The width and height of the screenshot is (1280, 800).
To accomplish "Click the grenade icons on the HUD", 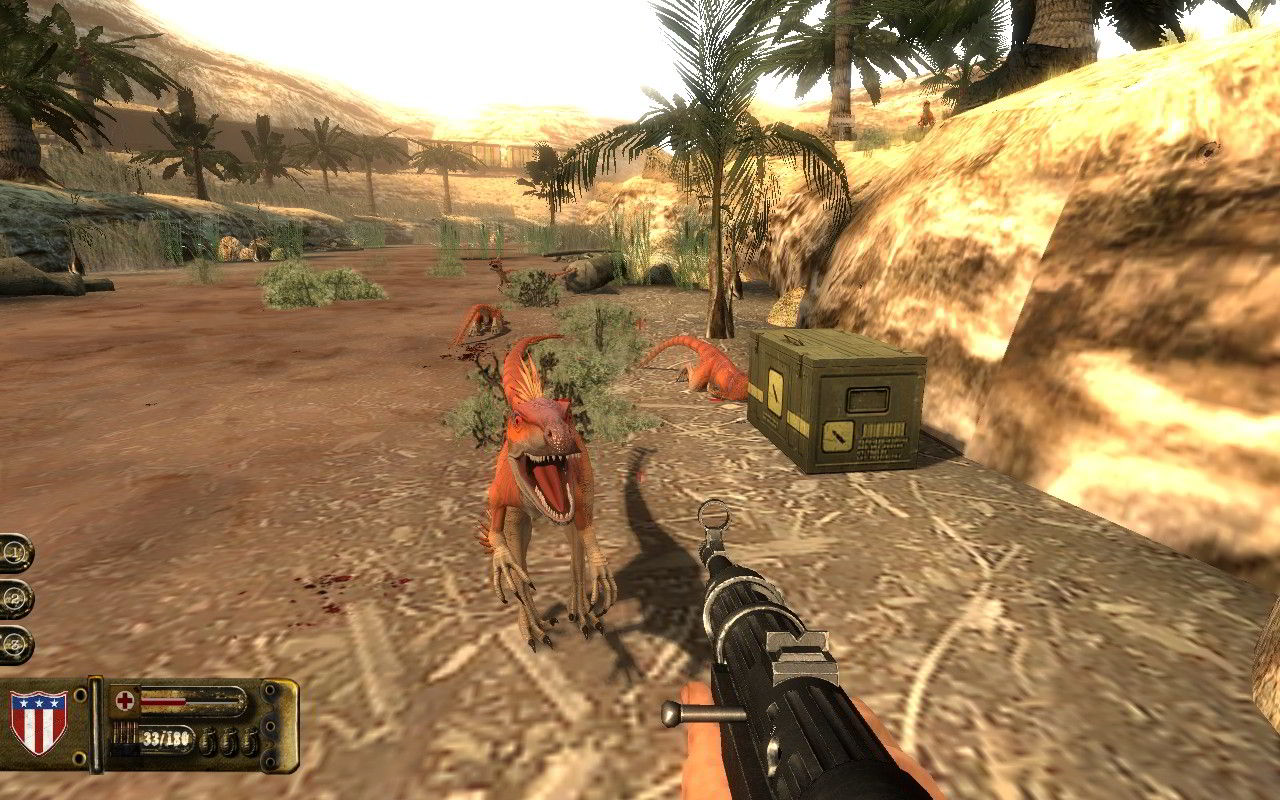I will (x=229, y=742).
